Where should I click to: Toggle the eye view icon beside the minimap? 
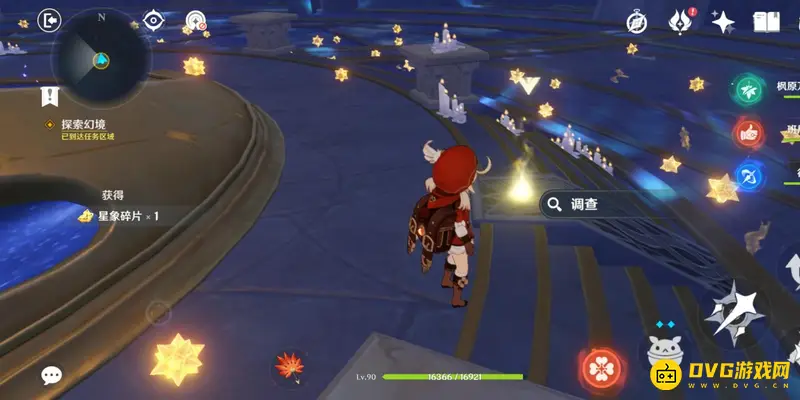click(x=153, y=20)
